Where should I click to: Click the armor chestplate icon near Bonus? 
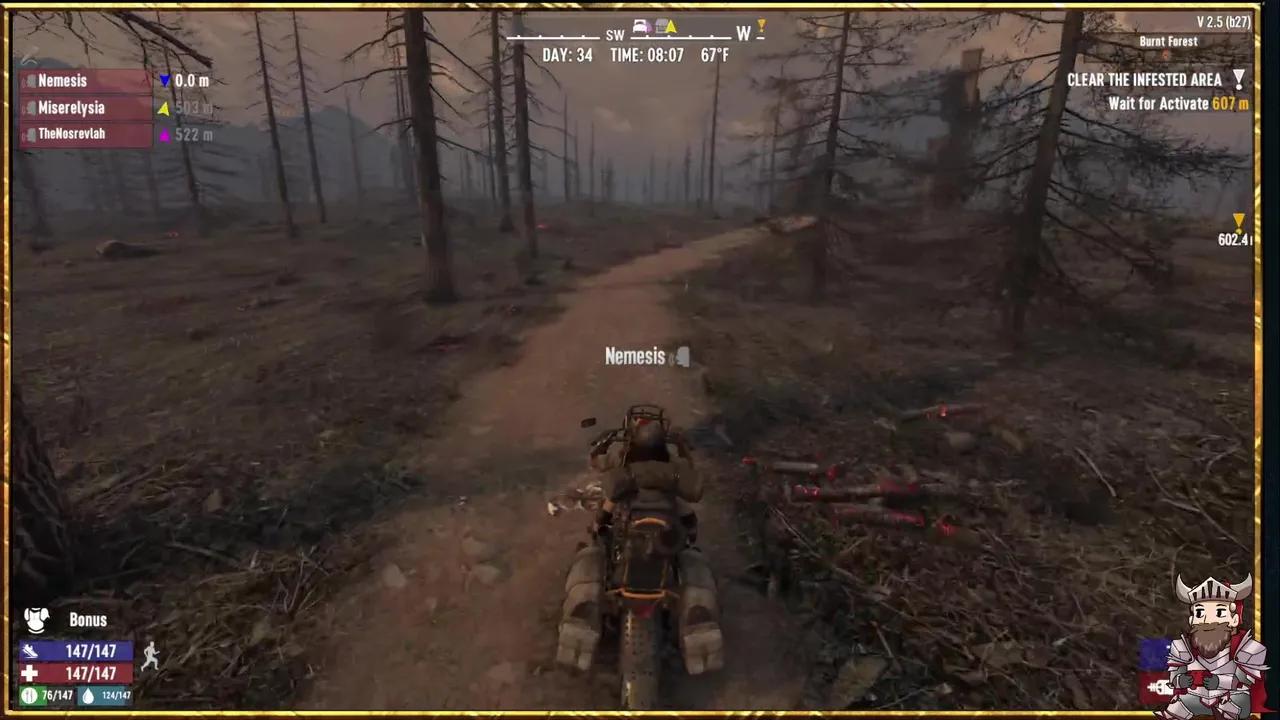coord(36,620)
